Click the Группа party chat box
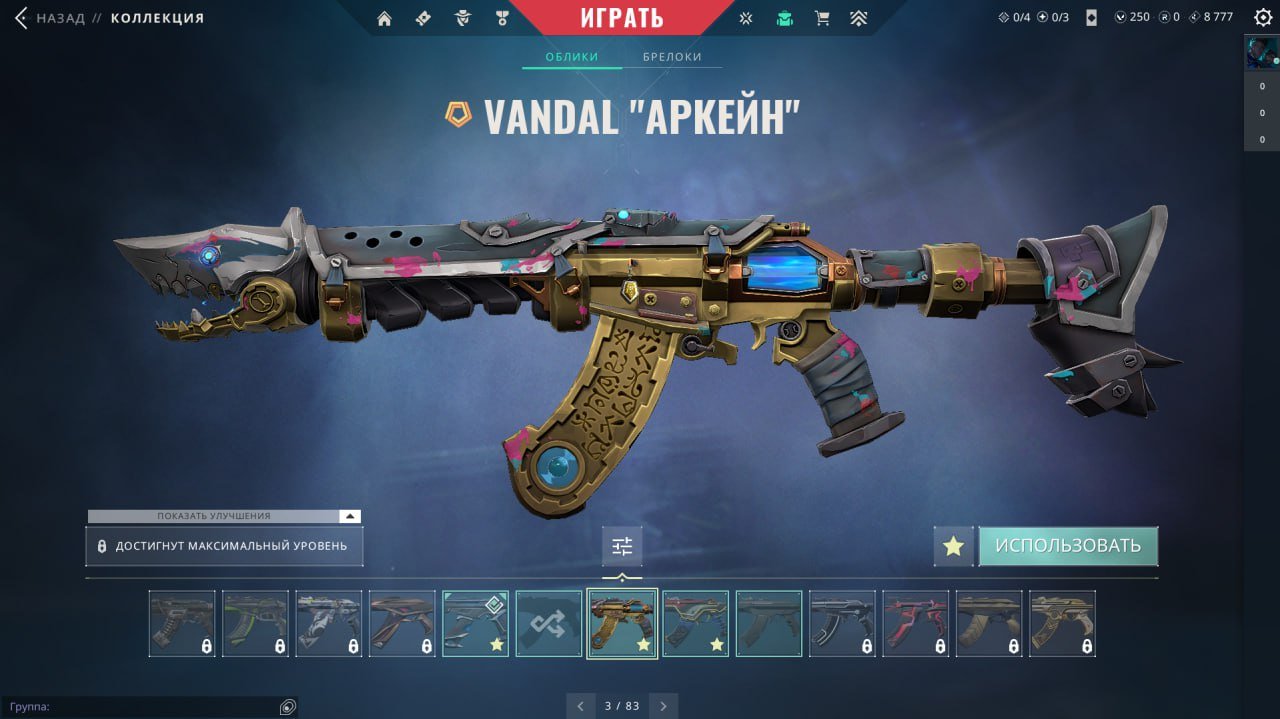 (x=140, y=707)
